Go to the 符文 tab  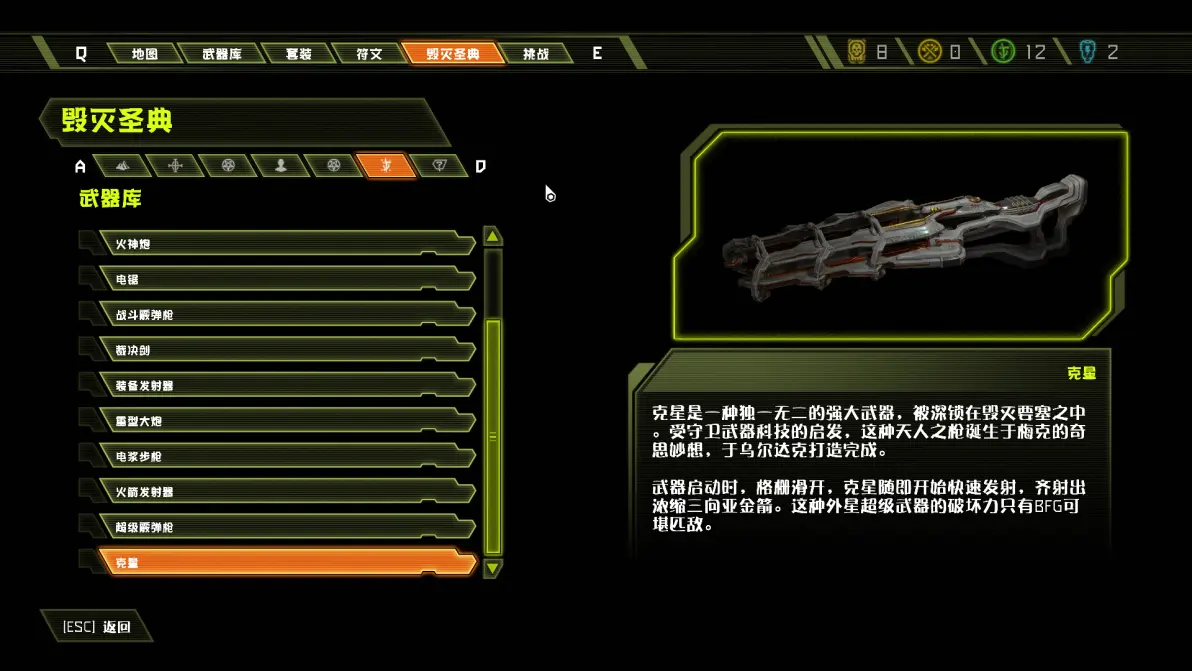click(x=369, y=54)
